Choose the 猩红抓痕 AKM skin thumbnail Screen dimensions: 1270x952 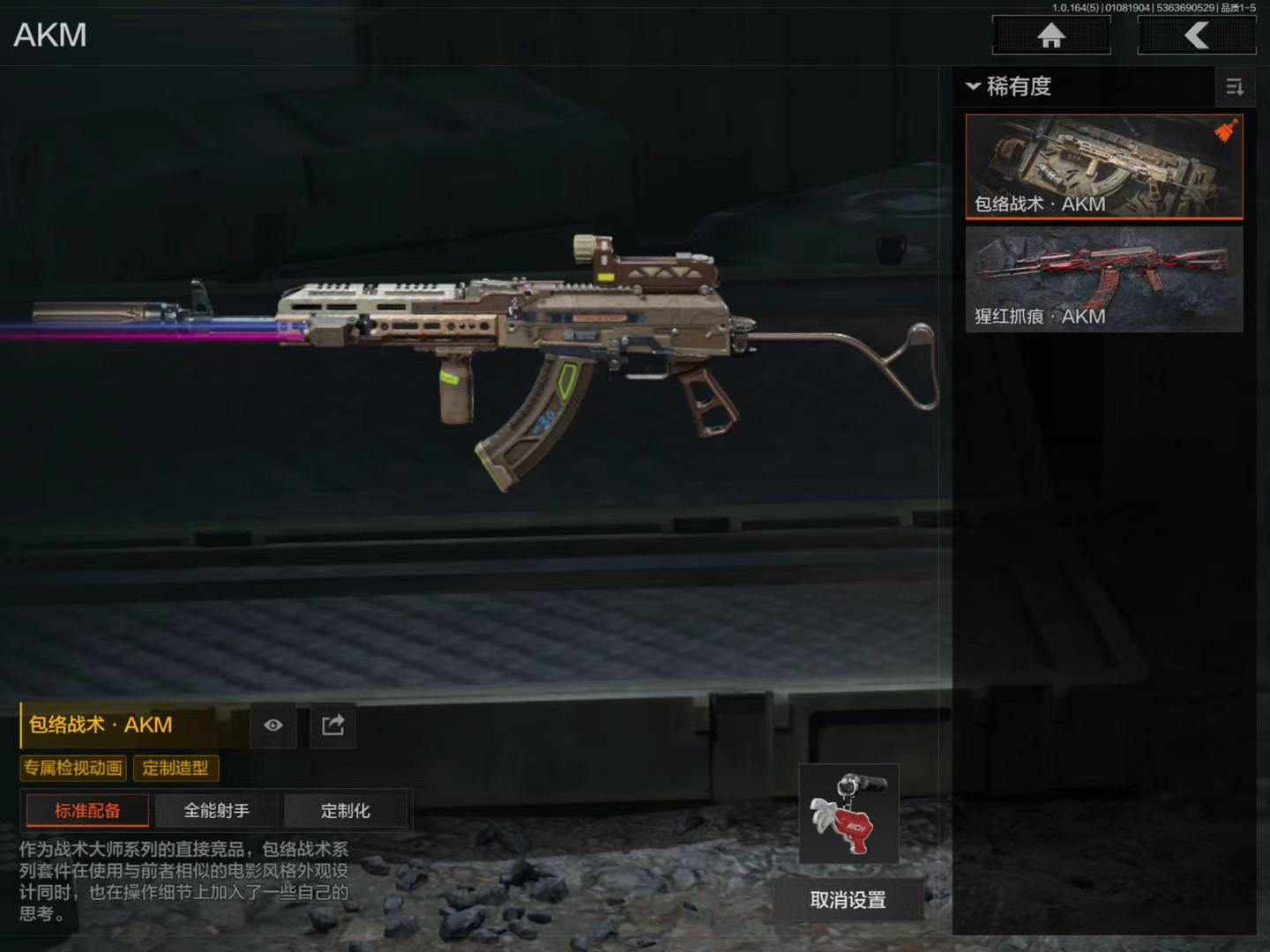click(1103, 279)
